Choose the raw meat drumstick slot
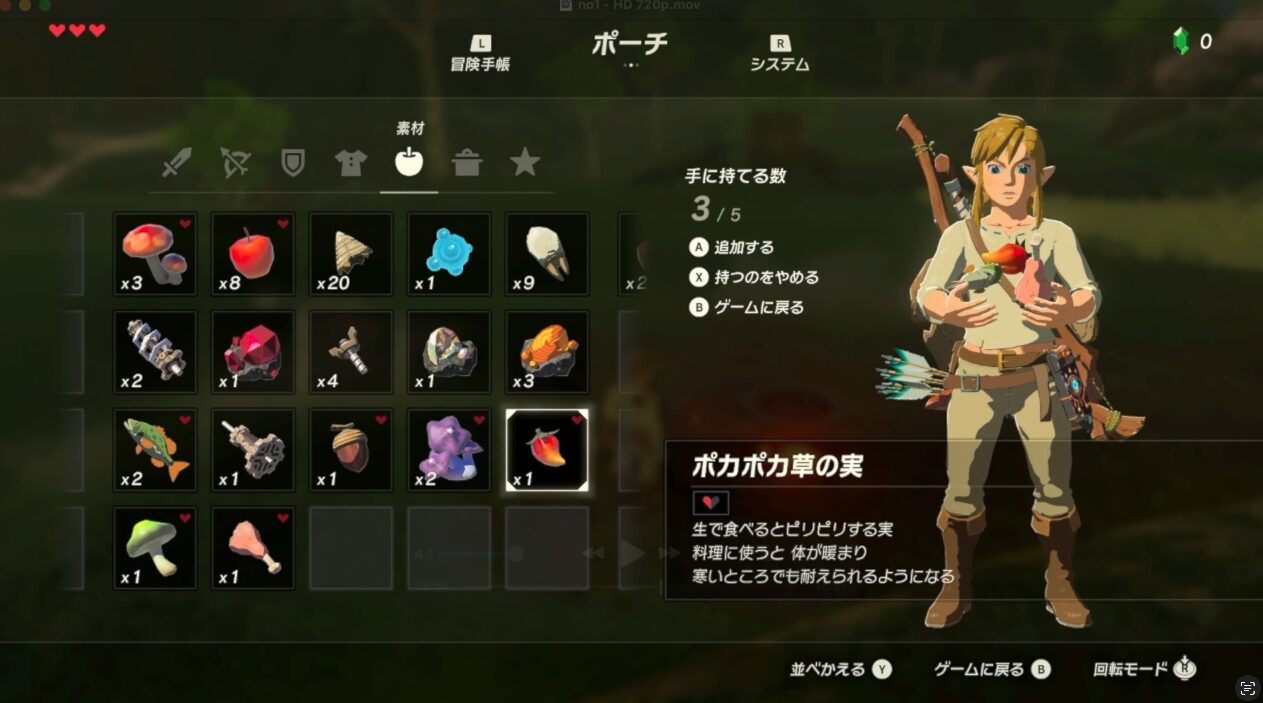This screenshot has height=703, width=1263. [x=253, y=548]
